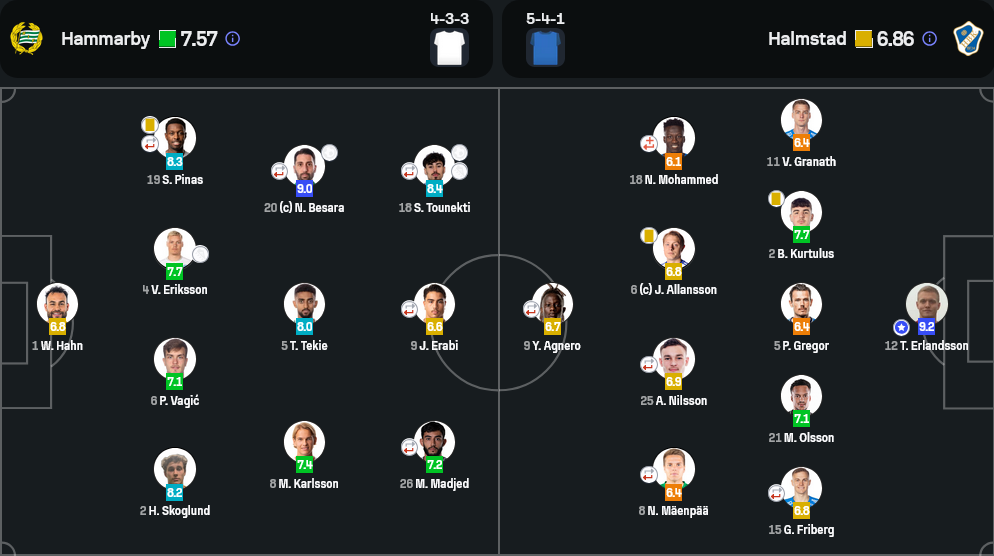Show H. Skoglund's player stats
Screen dimensions: 994x556
pyautogui.click(x=175, y=469)
